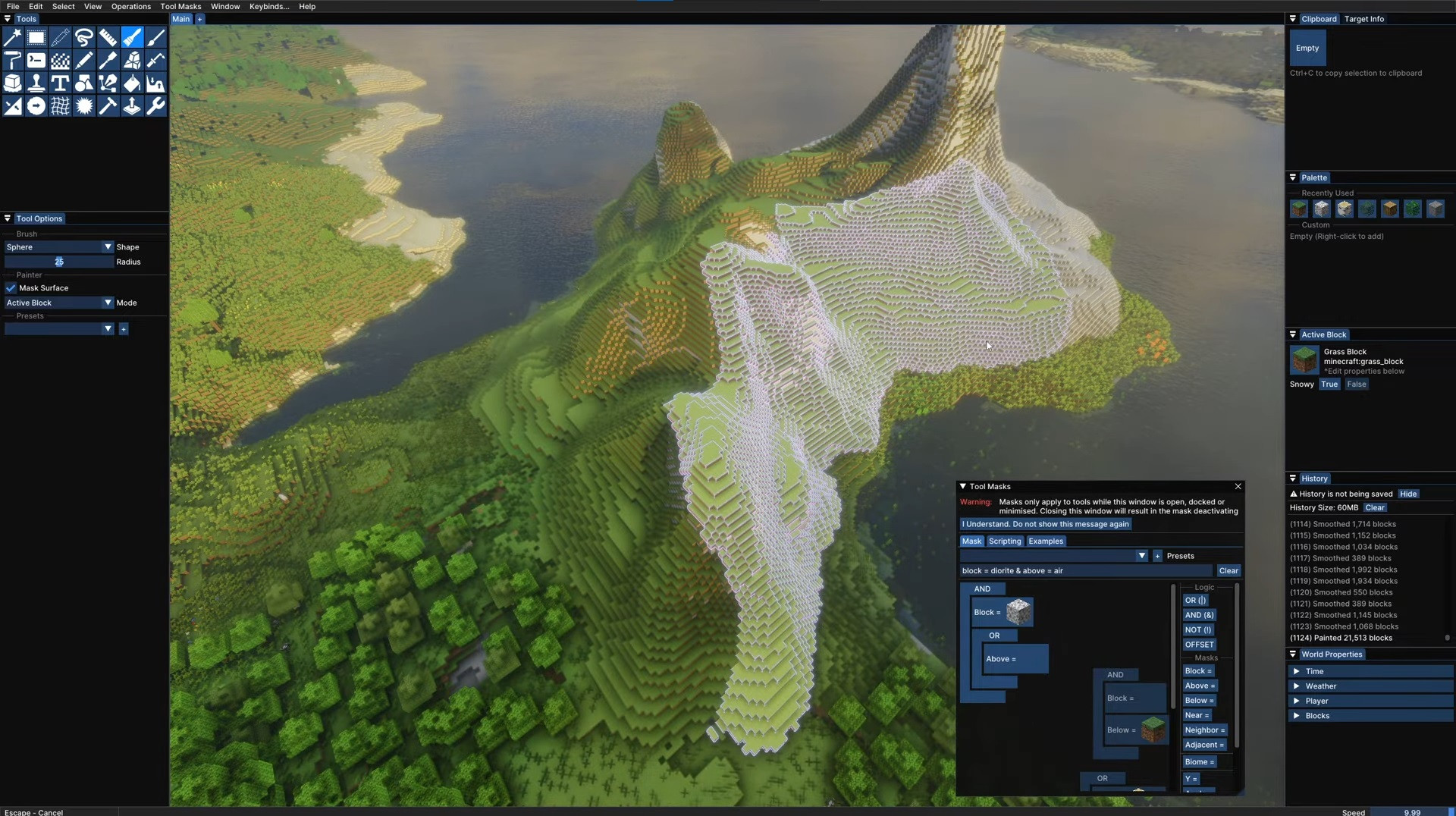Image resolution: width=1456 pixels, height=816 pixels.
Task: Open the Operations menu
Action: coord(130,6)
